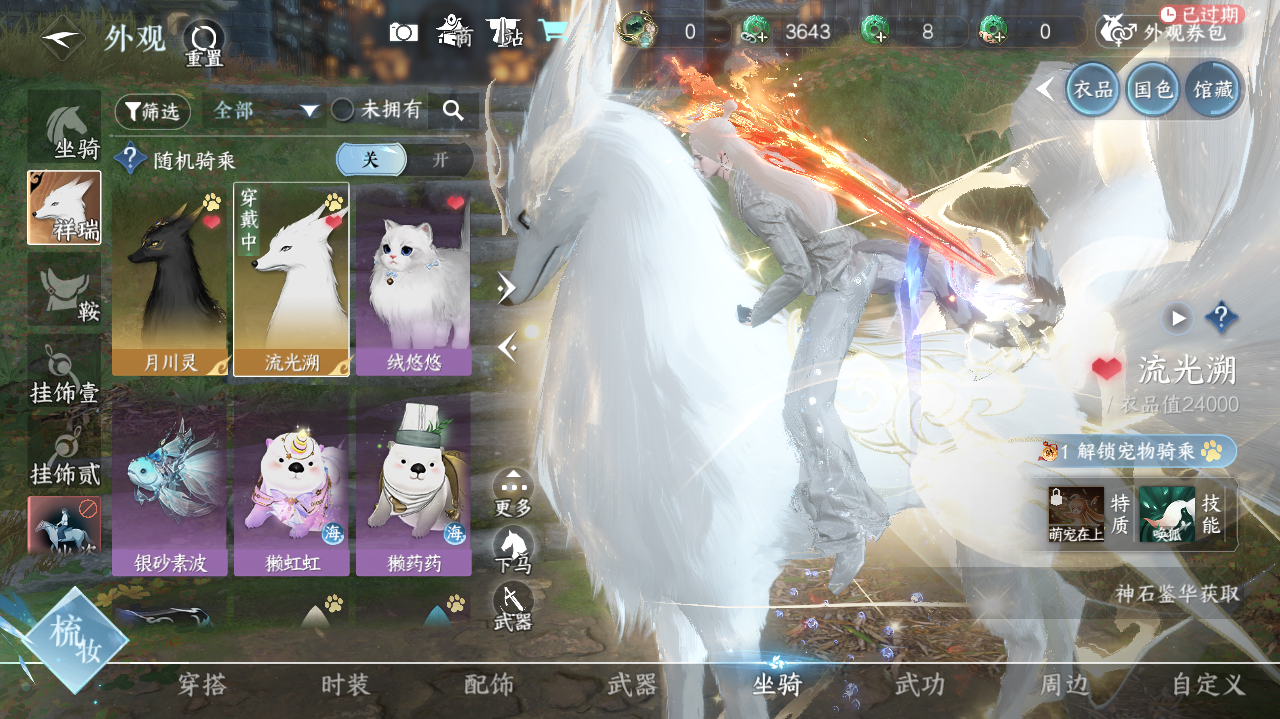Open the 鞍 saddle category
The height and width of the screenshot is (719, 1280).
coord(65,290)
